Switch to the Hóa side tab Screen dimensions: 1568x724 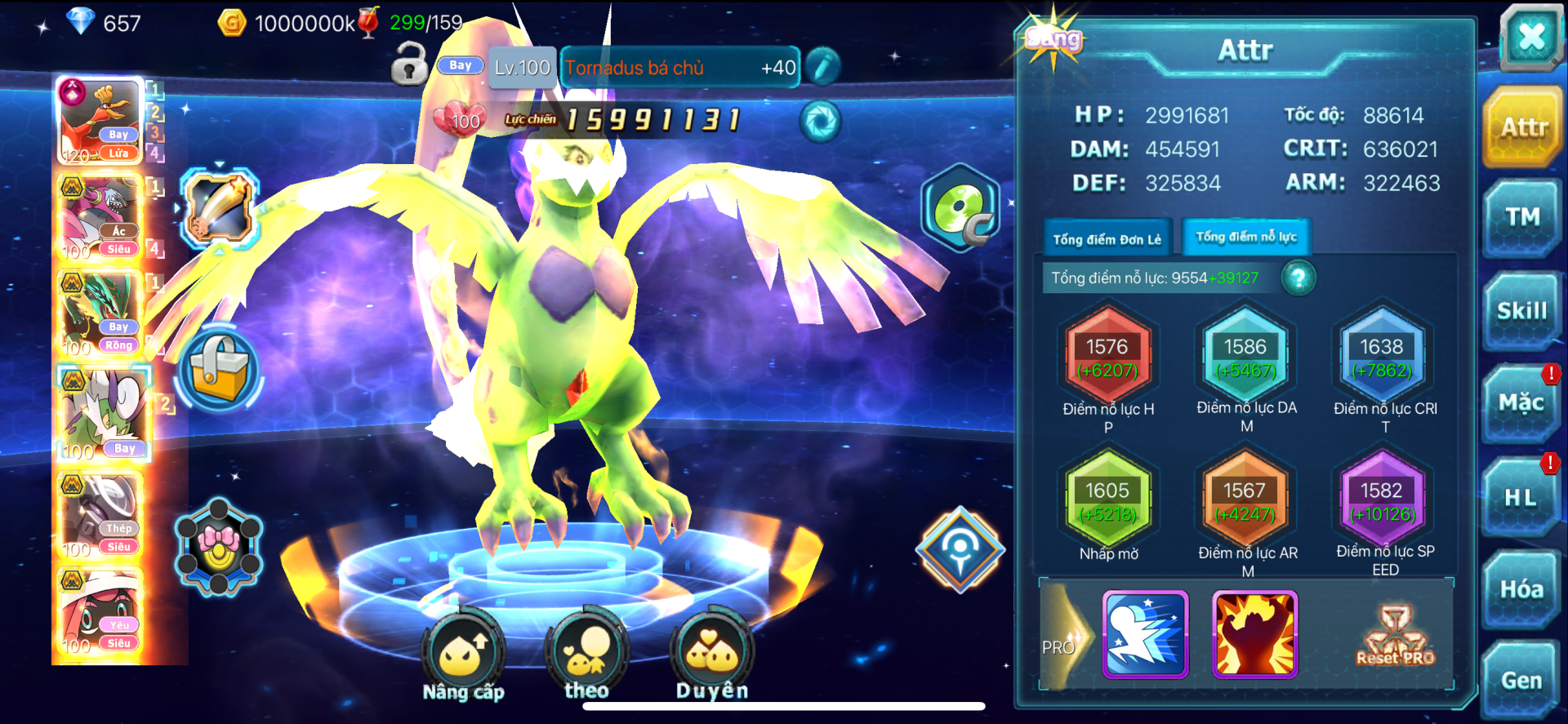pyautogui.click(x=1522, y=589)
